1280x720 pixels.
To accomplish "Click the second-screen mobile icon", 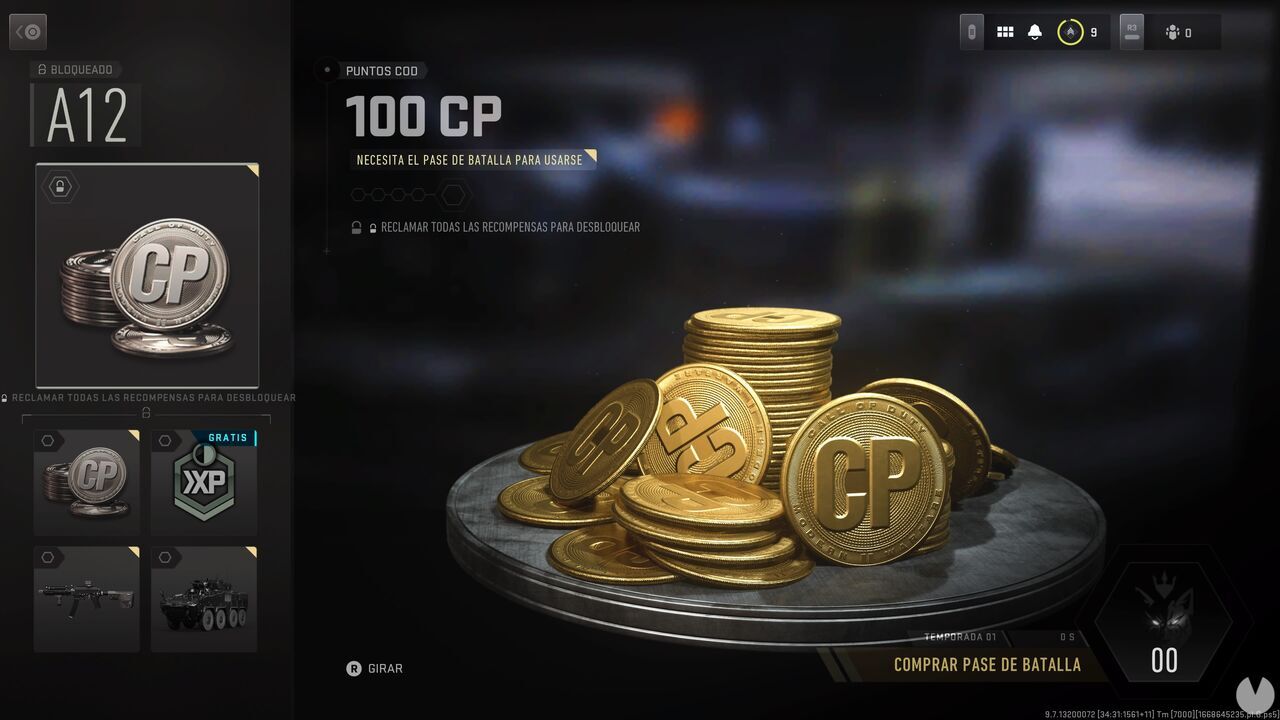I will (x=969, y=30).
